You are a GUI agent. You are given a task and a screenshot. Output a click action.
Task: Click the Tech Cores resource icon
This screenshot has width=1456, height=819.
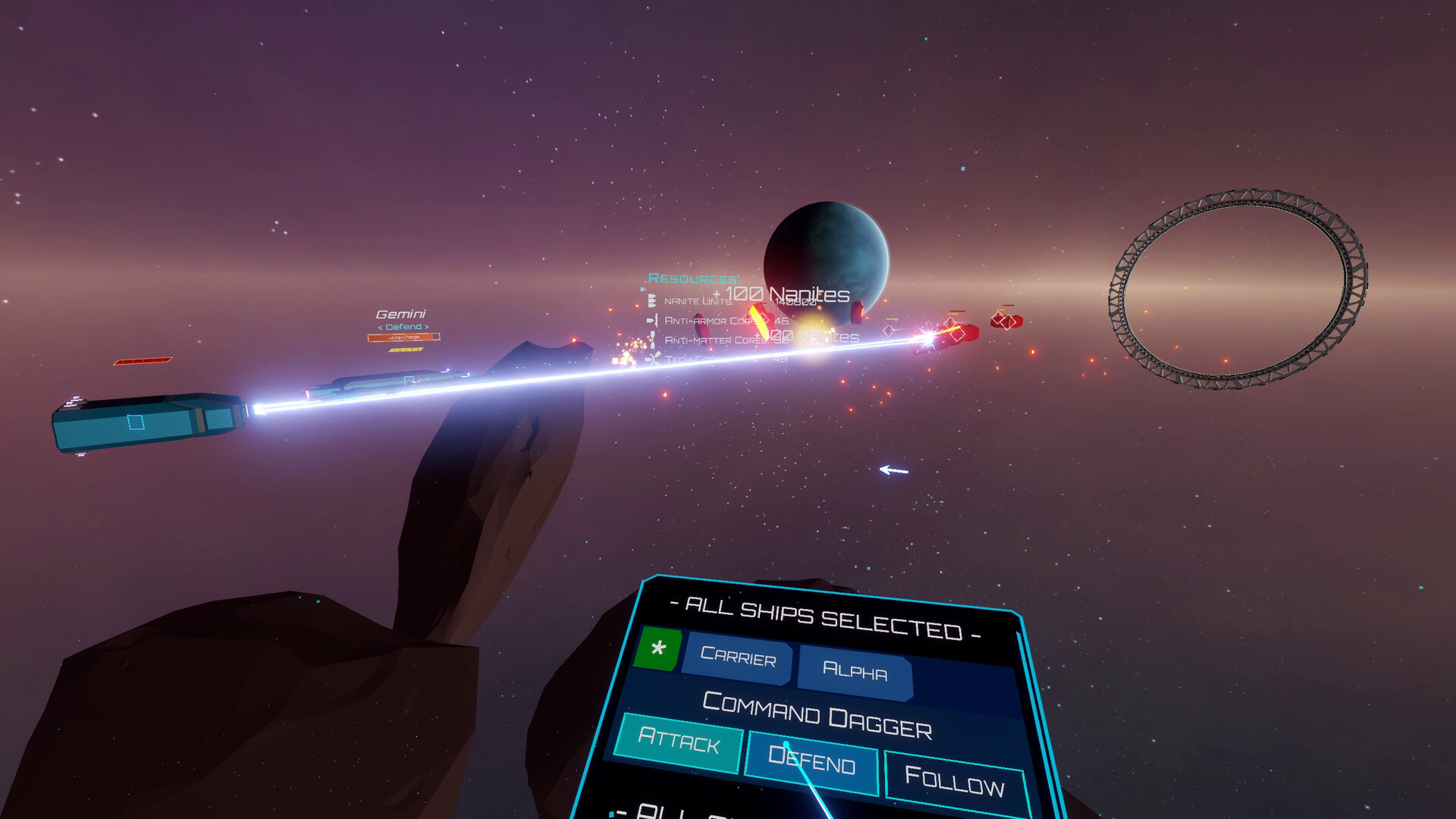click(652, 359)
